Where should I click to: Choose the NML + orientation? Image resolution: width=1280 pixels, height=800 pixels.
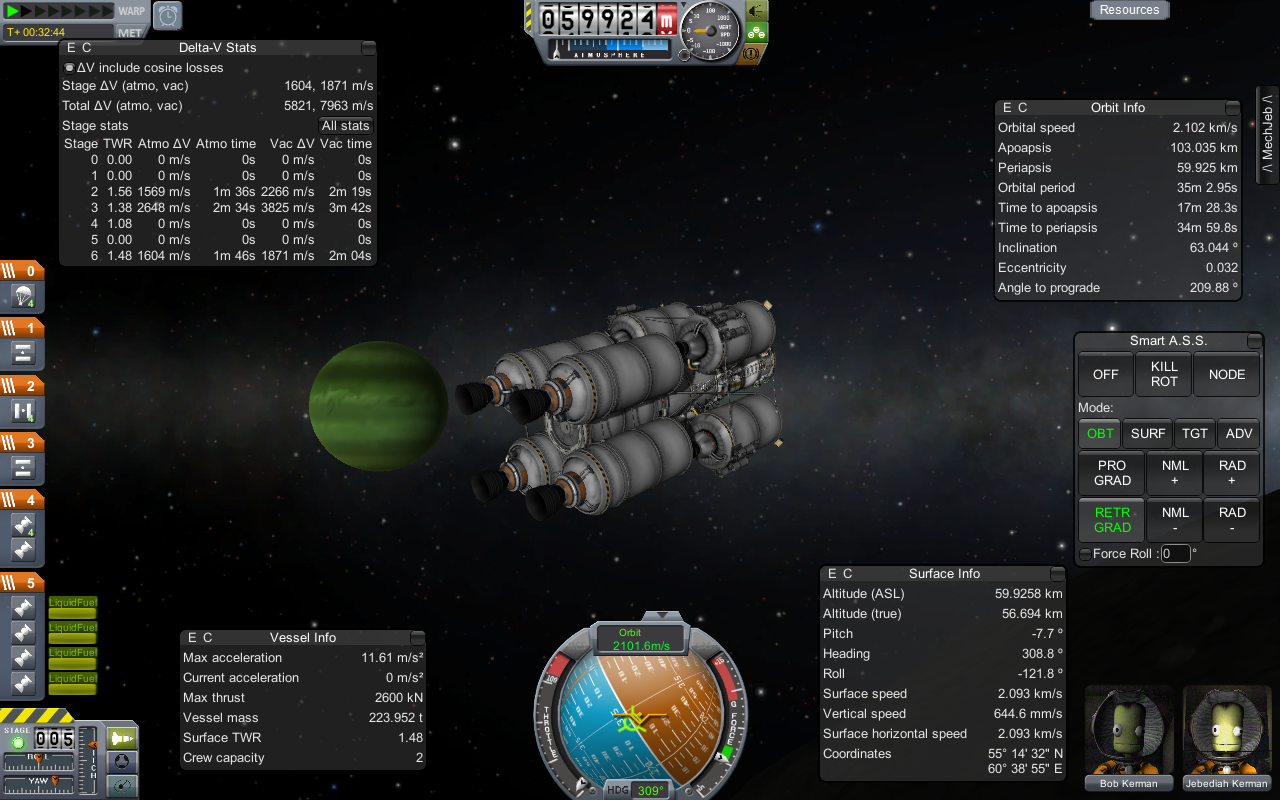coord(1175,473)
